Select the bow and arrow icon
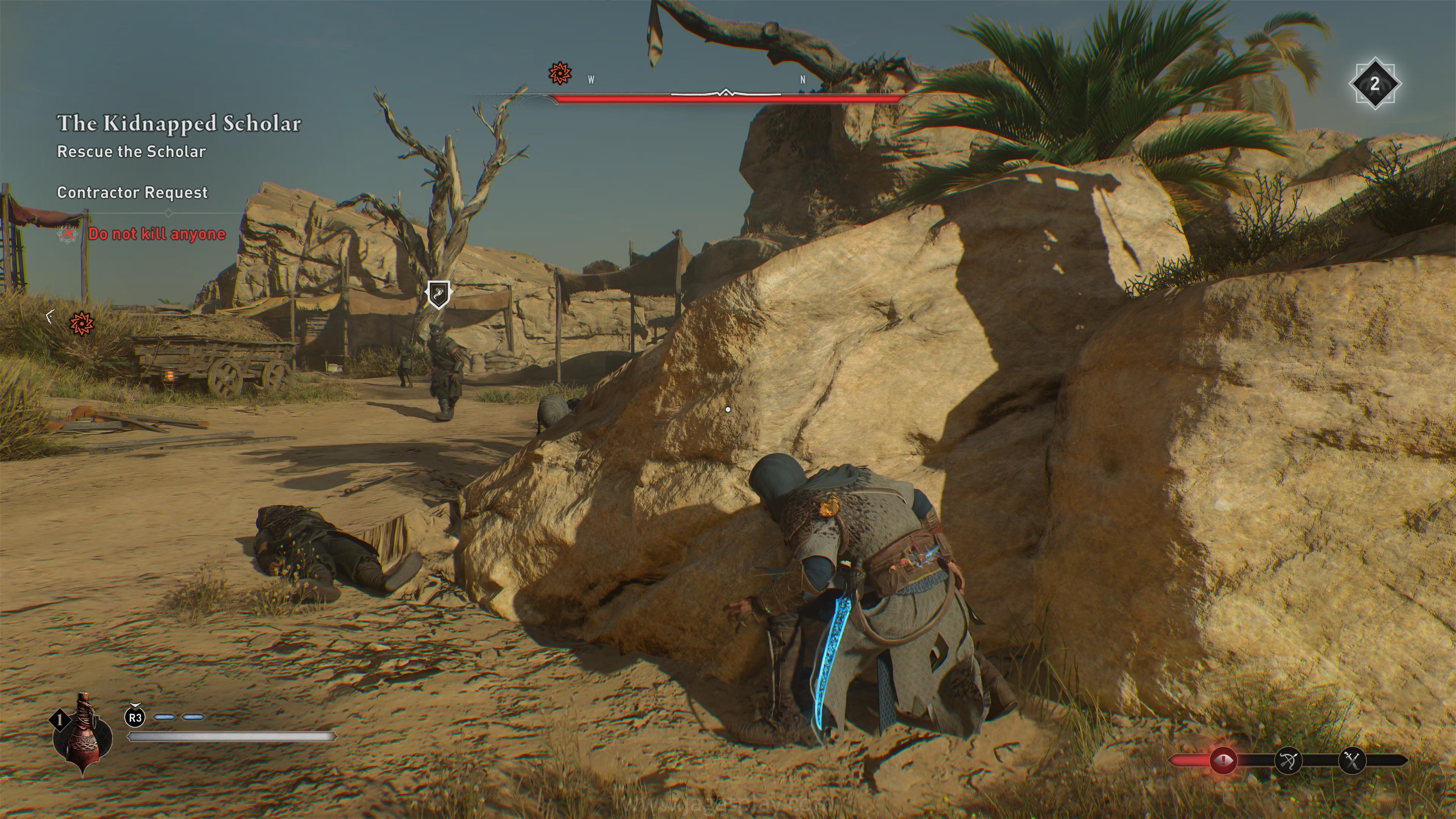The image size is (1456, 819). pyautogui.click(x=1288, y=761)
